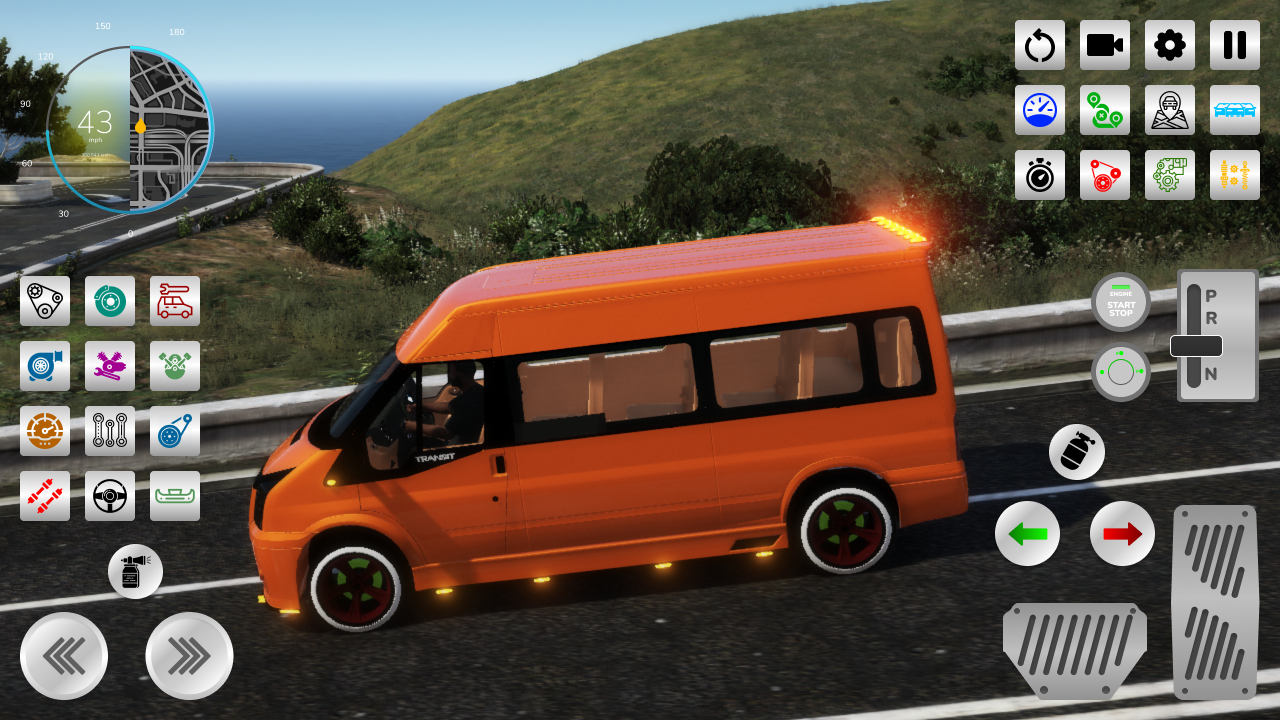This screenshot has width=1280, height=720.
Task: Click the steering wheel customization icon
Action: pos(110,496)
